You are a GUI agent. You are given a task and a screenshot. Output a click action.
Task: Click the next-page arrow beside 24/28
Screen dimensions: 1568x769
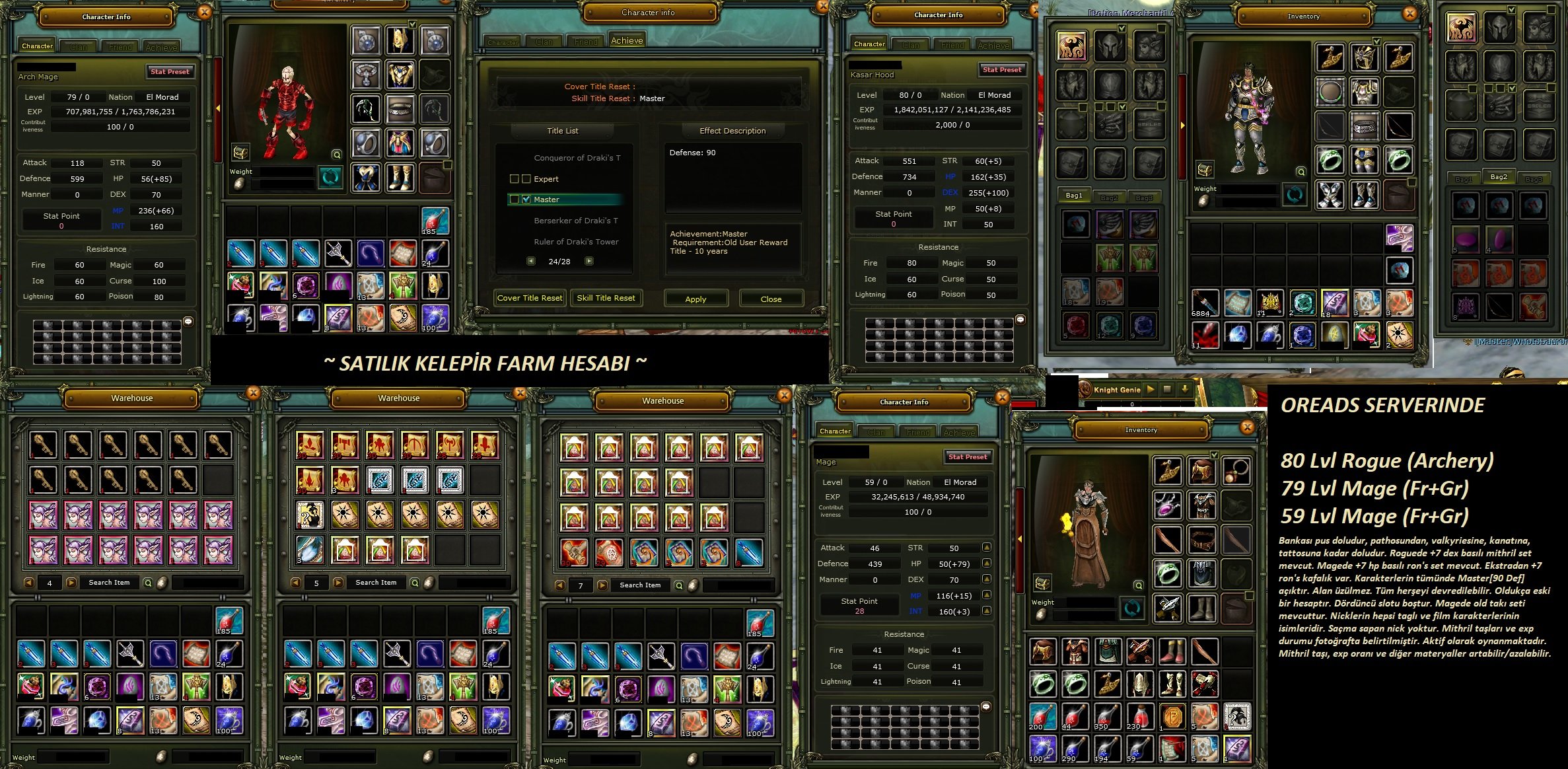pyautogui.click(x=588, y=261)
